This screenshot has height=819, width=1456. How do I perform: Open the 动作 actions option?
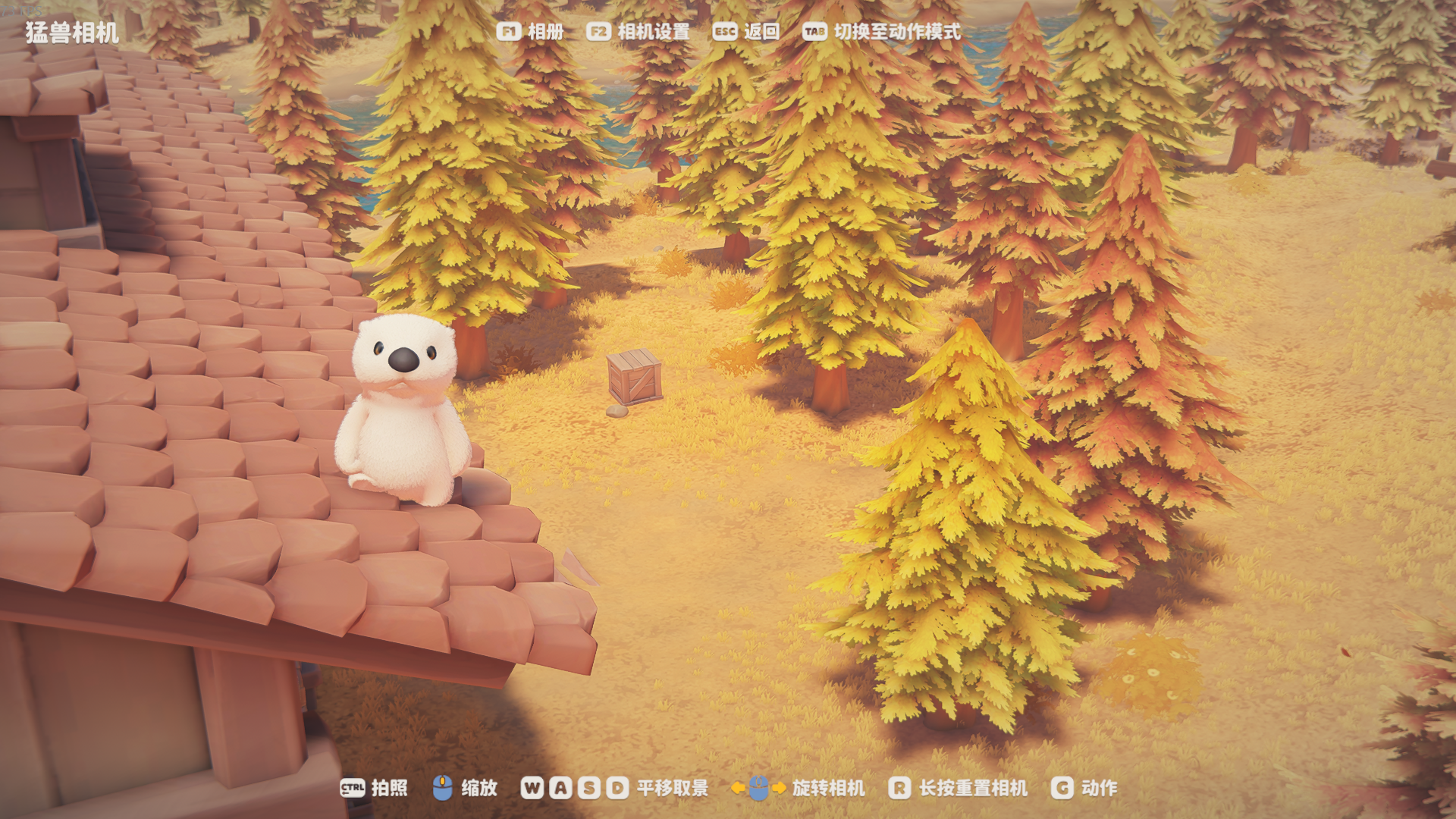(1084, 788)
